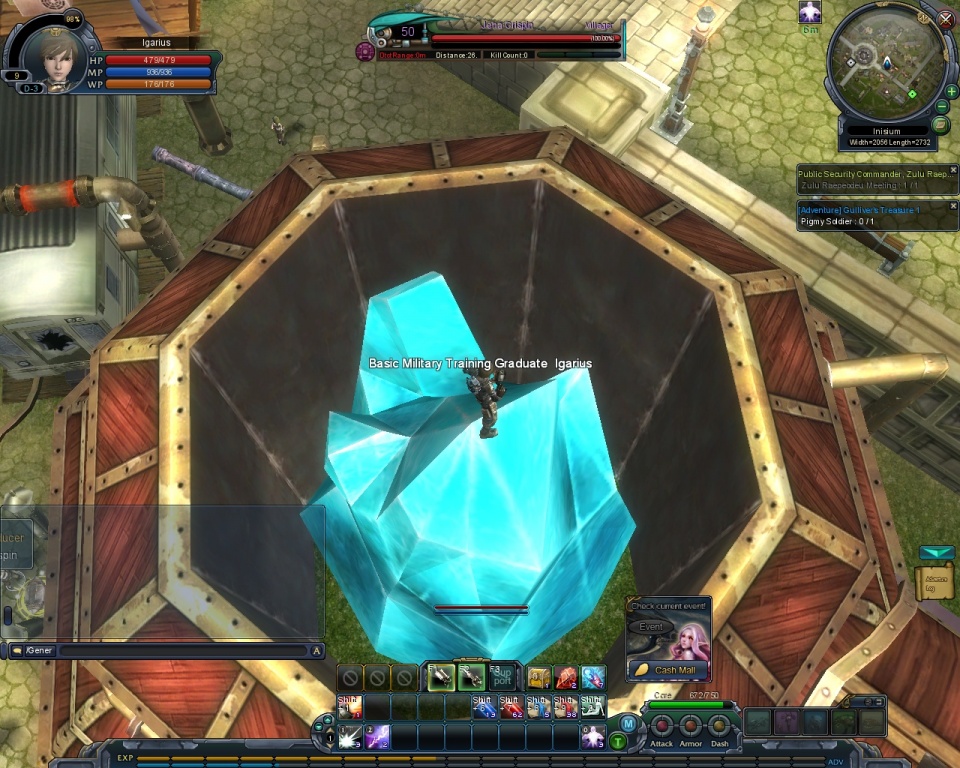Toggle the crossed swords button by minimap
This screenshot has height=768, width=960.
[x=946, y=18]
